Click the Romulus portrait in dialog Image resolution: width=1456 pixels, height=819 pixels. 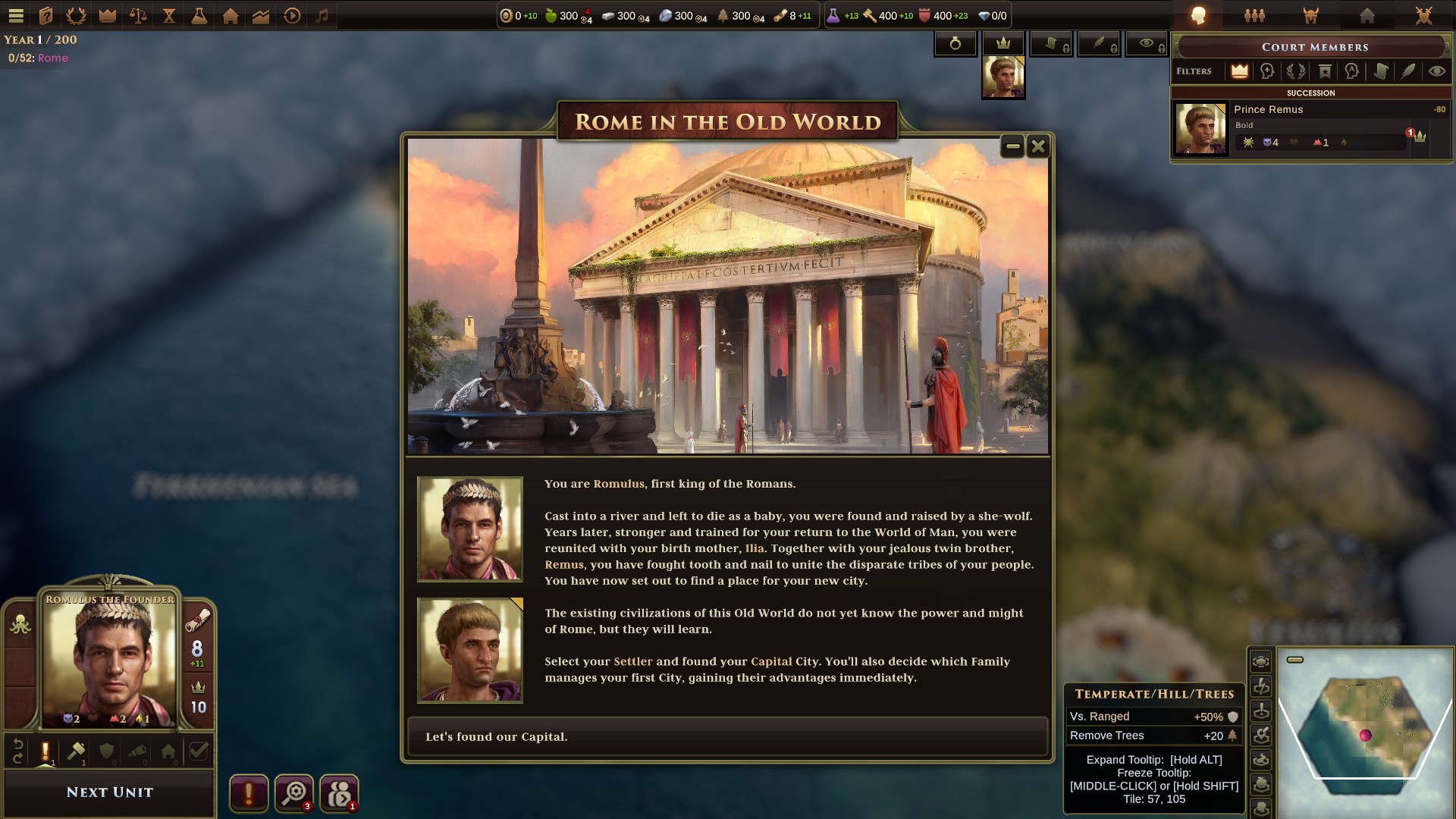tap(470, 529)
